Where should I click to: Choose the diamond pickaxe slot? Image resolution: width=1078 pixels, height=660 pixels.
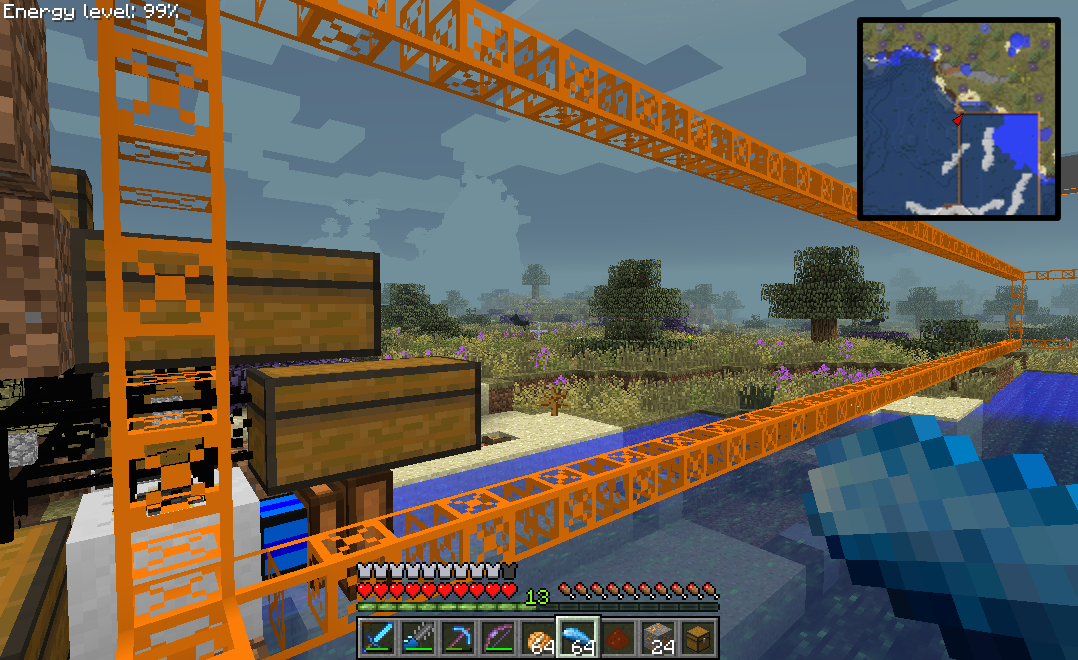[459, 637]
